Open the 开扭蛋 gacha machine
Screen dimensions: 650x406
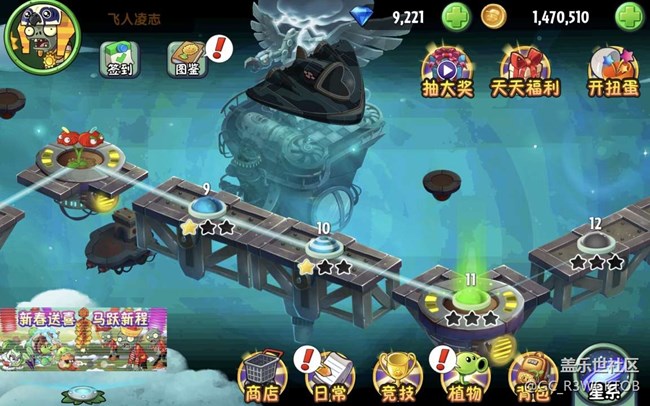click(x=614, y=70)
